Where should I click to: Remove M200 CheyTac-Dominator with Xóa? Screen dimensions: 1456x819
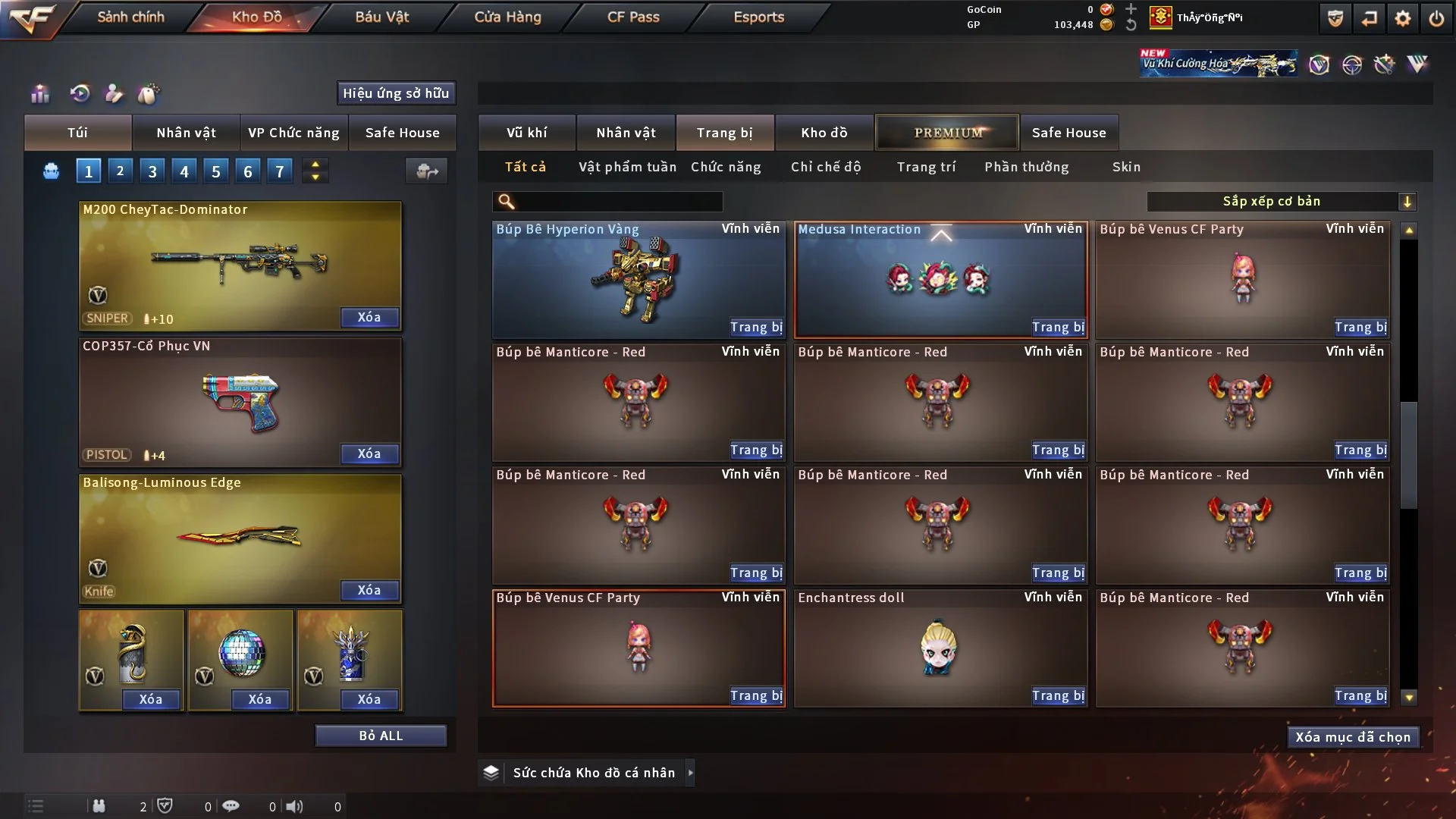tap(369, 317)
